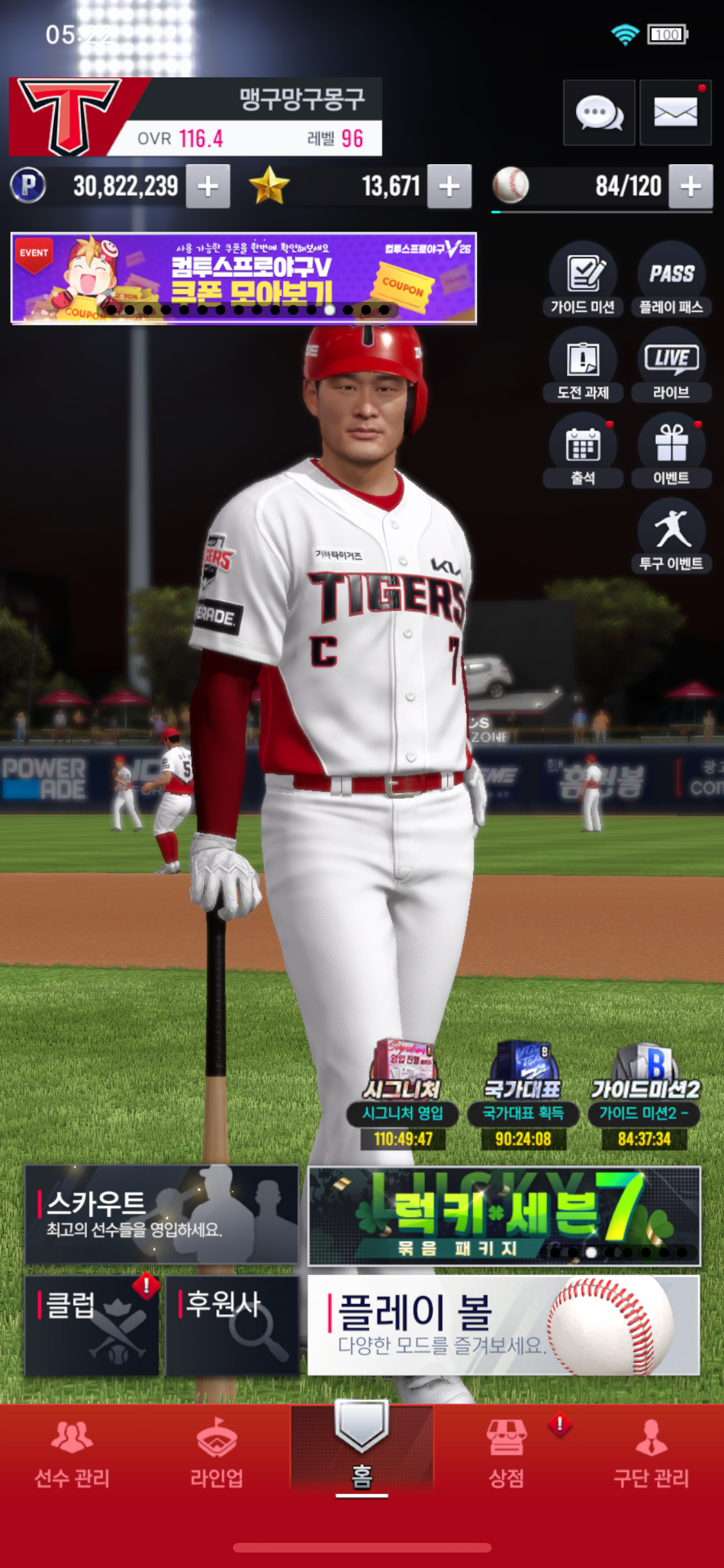The width and height of the screenshot is (724, 1568).
Task: Open the coupon collection event banner
Action: [244, 277]
